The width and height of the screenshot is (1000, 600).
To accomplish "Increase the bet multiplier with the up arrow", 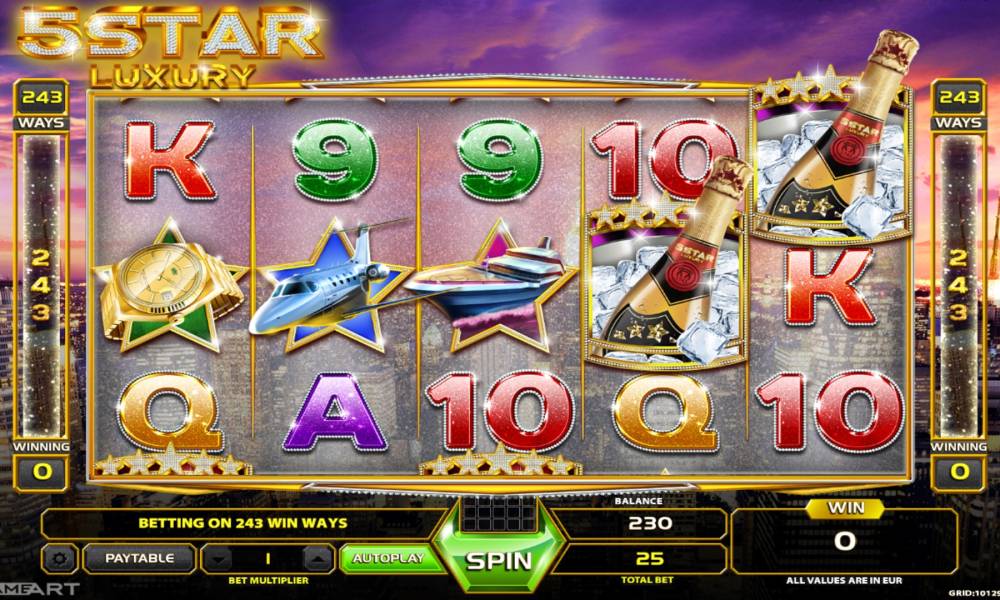I will point(317,558).
